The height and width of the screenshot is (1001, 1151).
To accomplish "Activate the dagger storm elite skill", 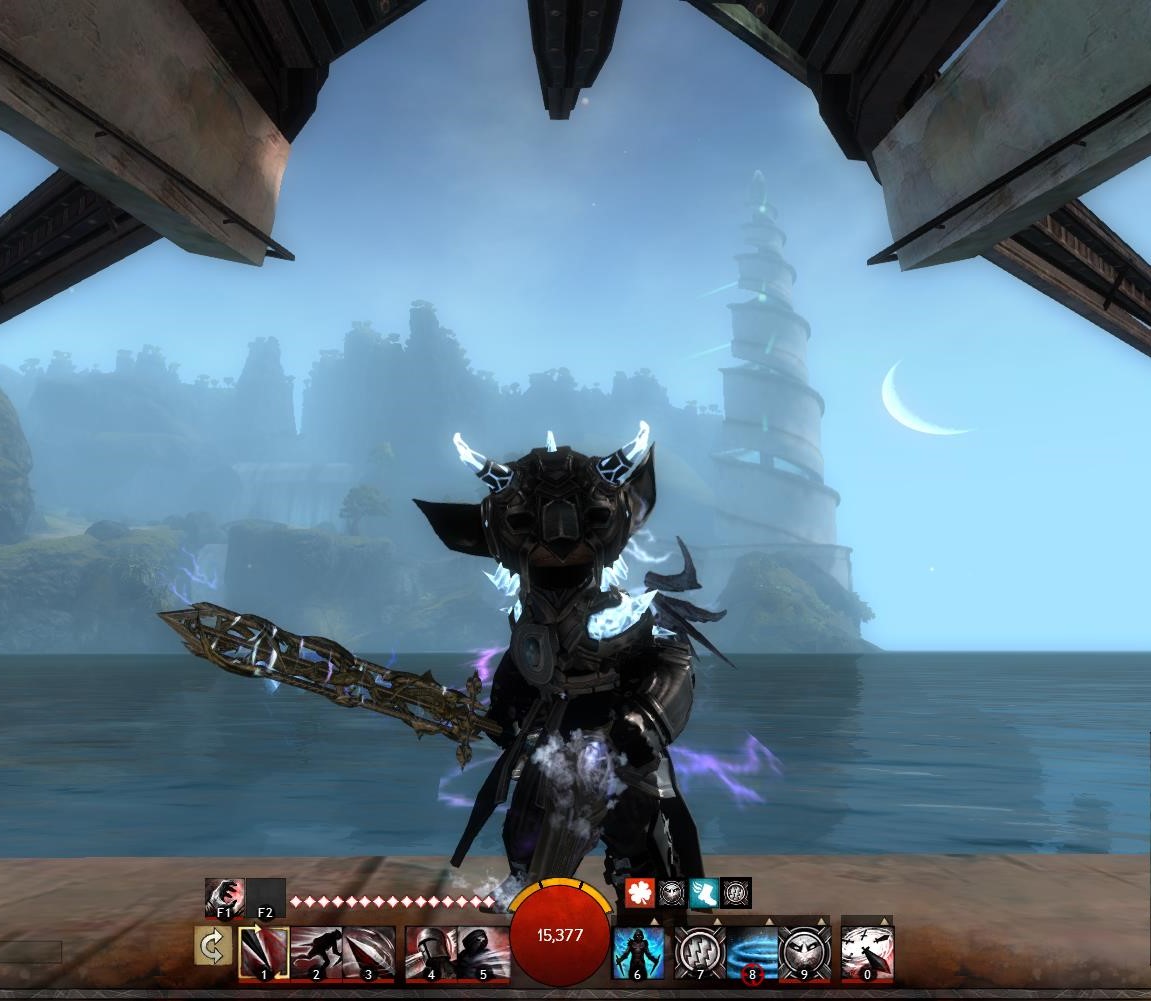I will tap(867, 952).
